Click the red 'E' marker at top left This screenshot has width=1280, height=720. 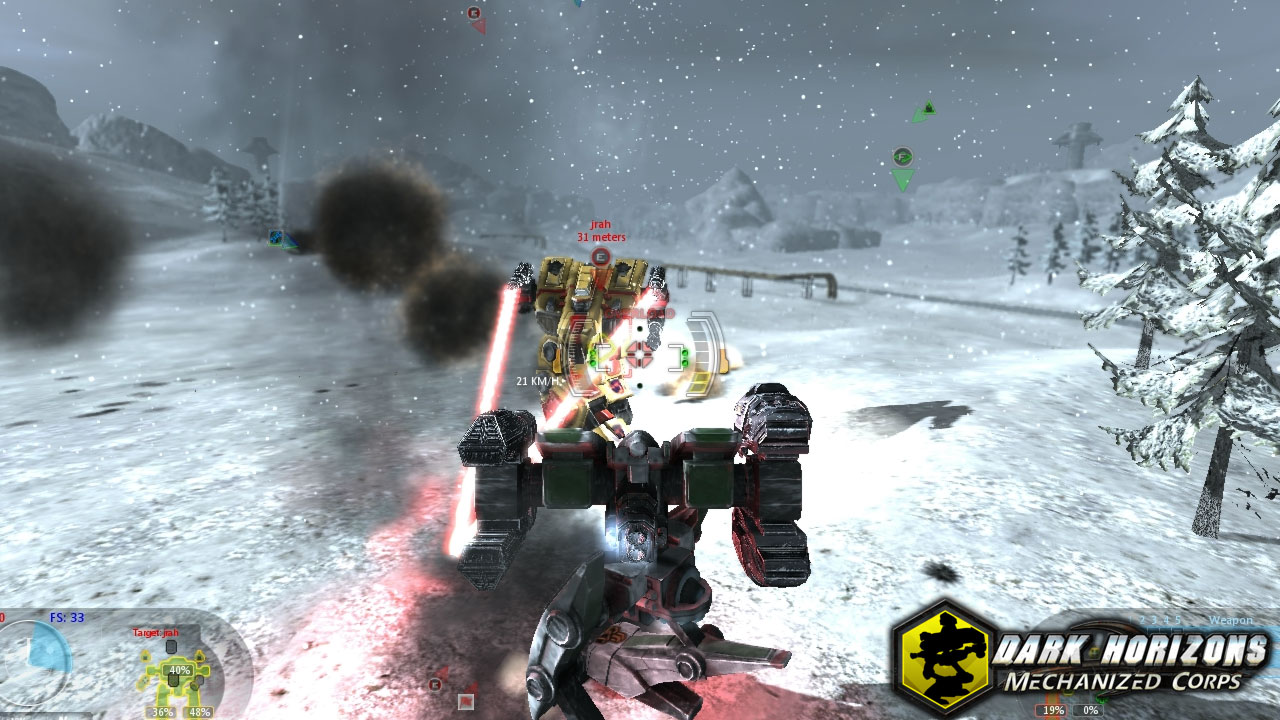click(x=474, y=13)
